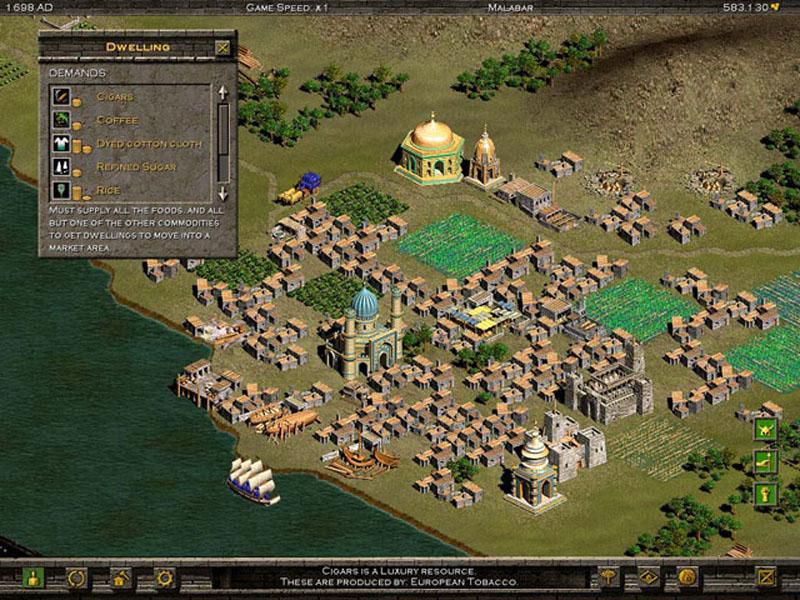Image resolution: width=800 pixels, height=600 pixels.
Task: Click the circular arrows button in bottom bar
Action: pyautogui.click(x=77, y=578)
